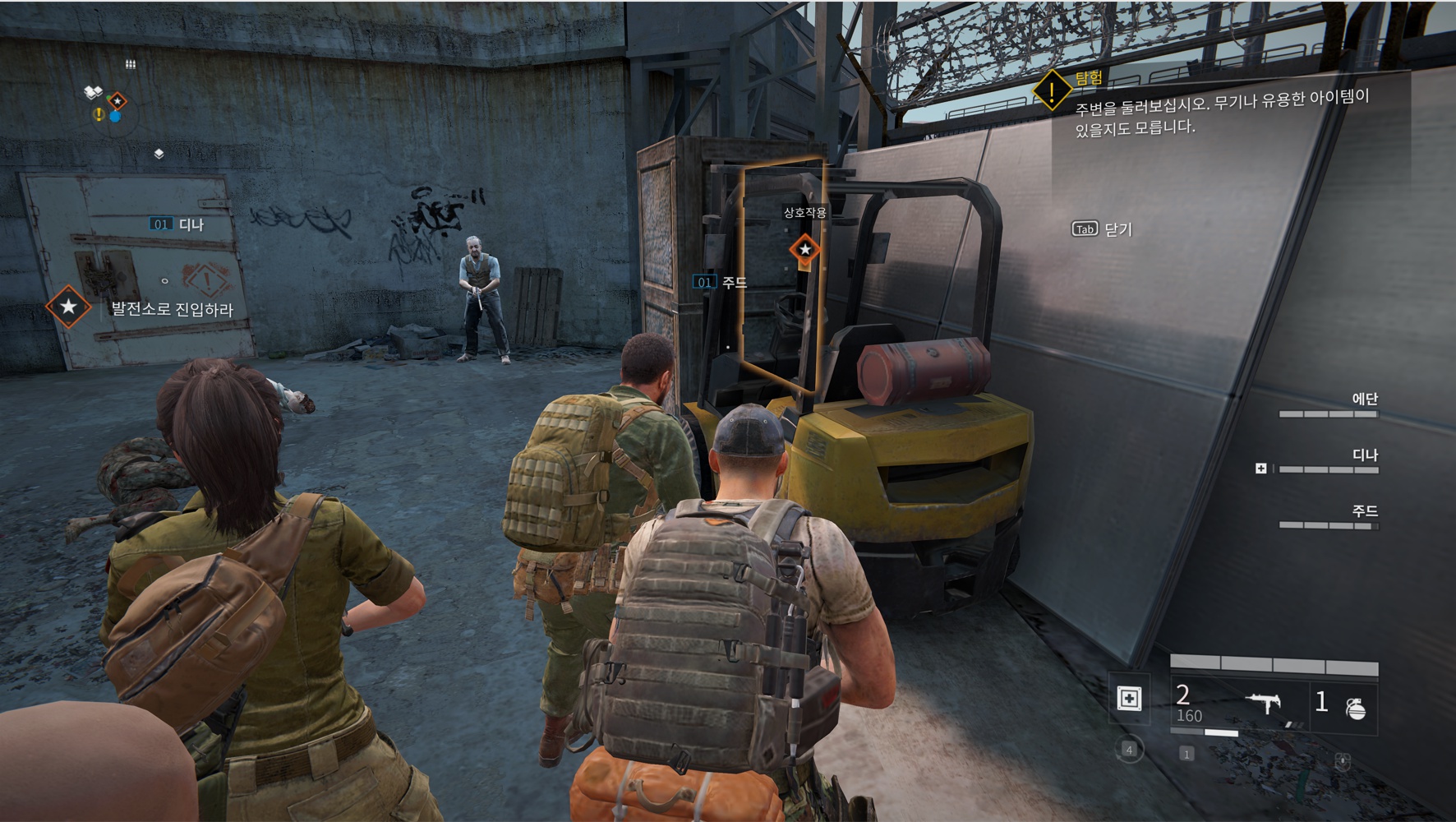Click the ammo bullets marker on the radar
The image size is (1456, 822).
click(130, 63)
